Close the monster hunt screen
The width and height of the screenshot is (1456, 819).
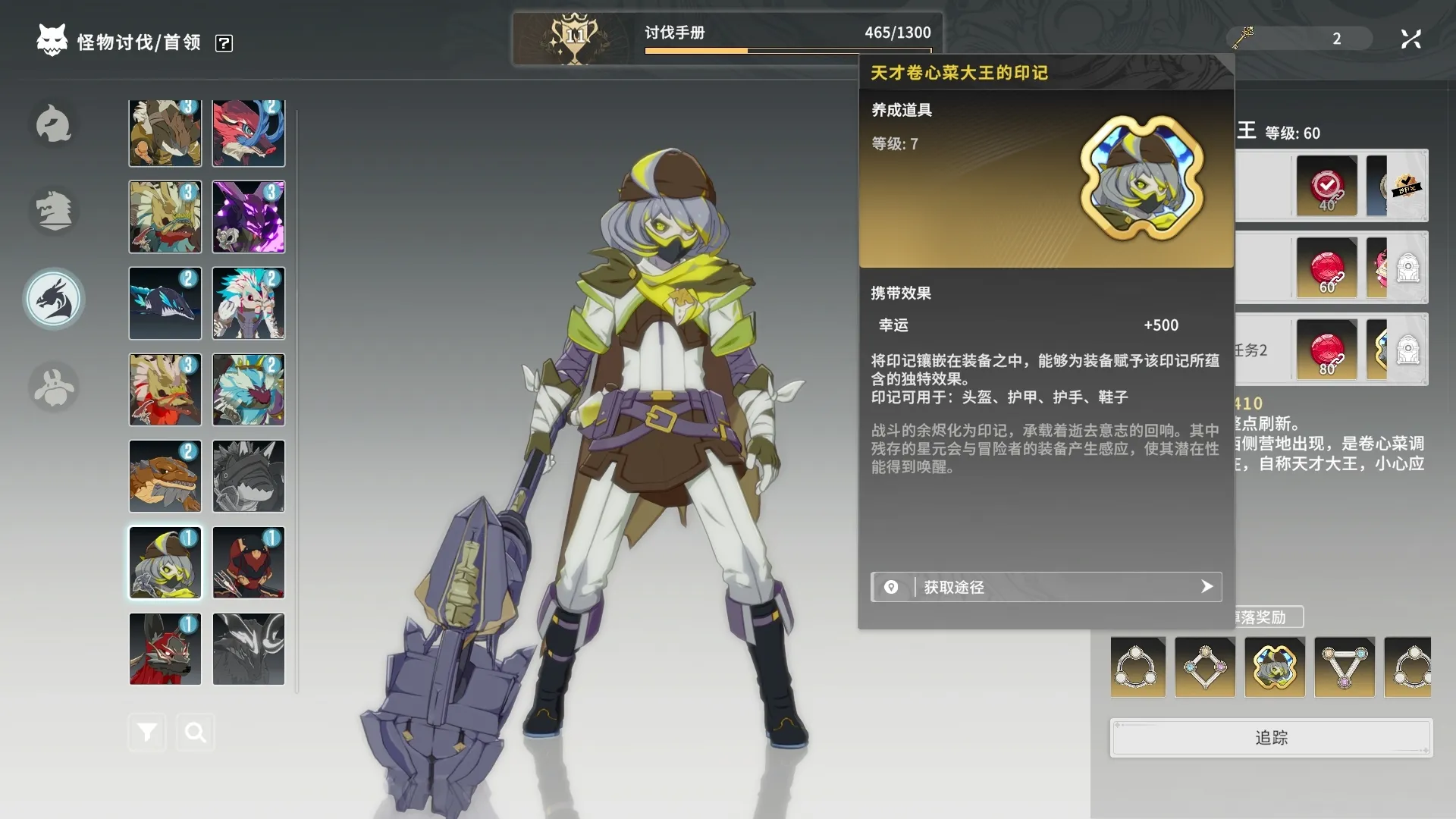(1410, 39)
